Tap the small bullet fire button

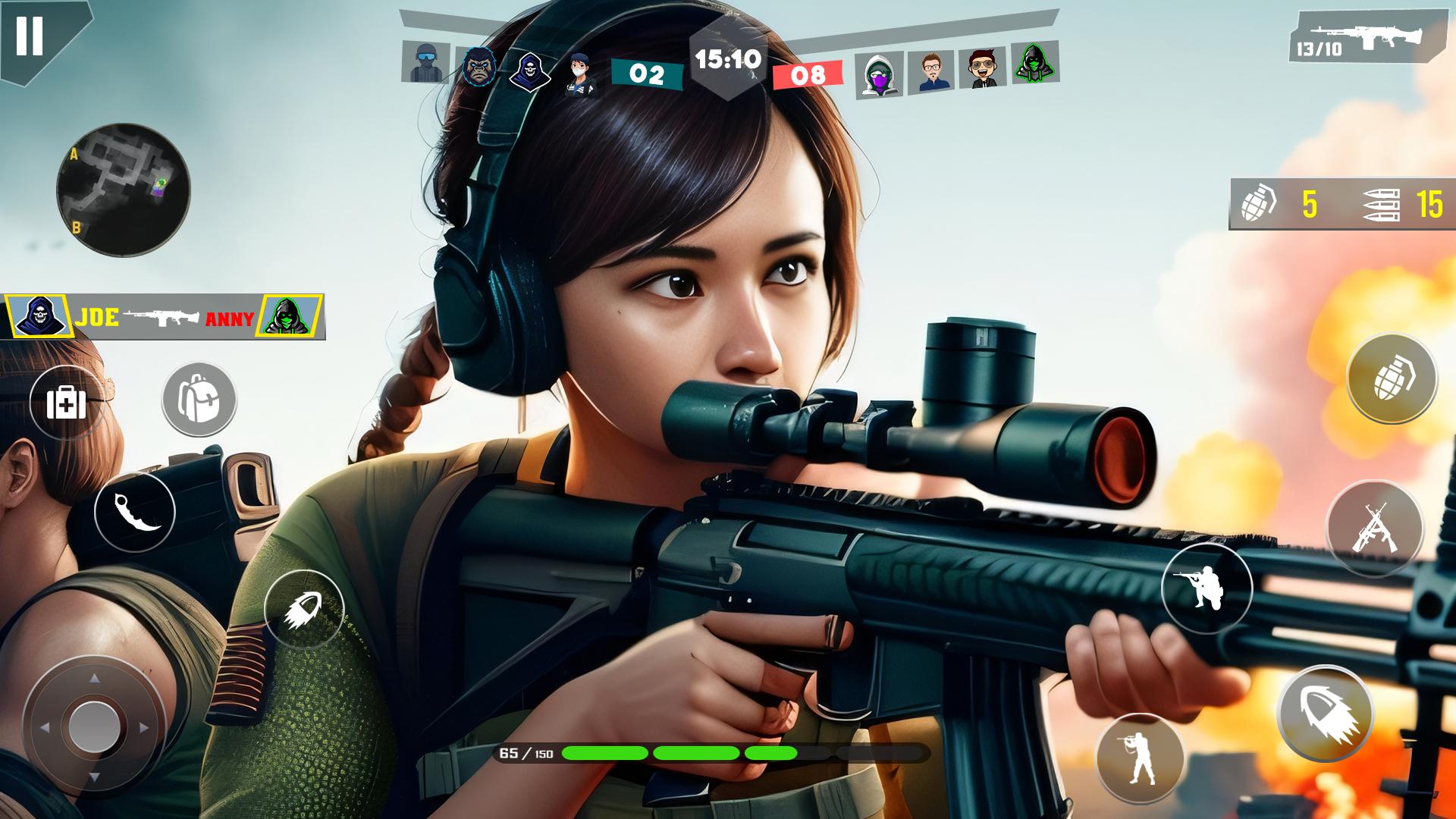pyautogui.click(x=304, y=610)
